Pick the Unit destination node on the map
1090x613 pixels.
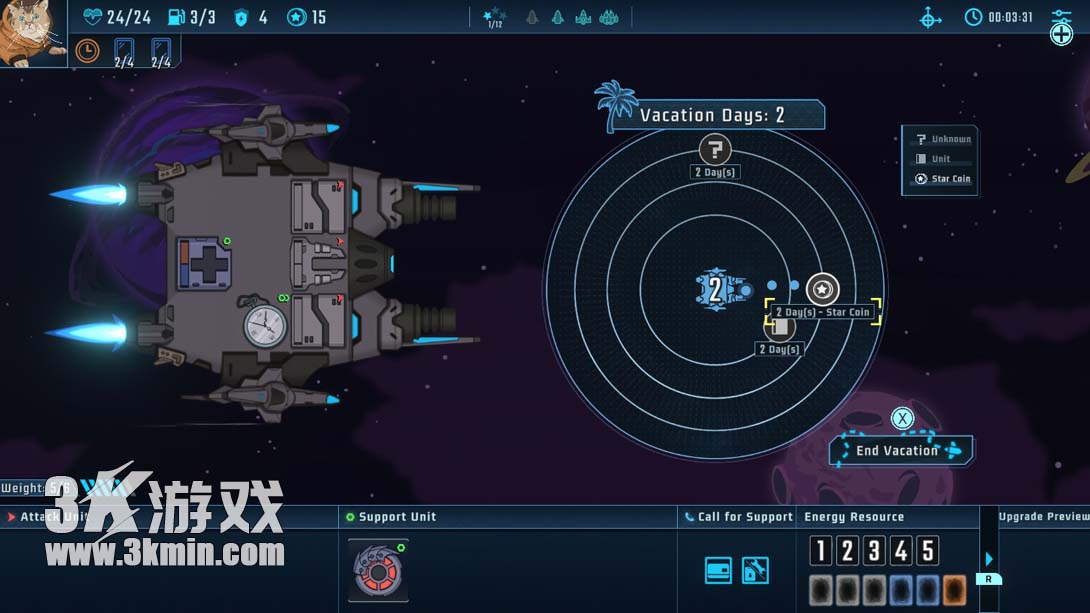tap(779, 327)
